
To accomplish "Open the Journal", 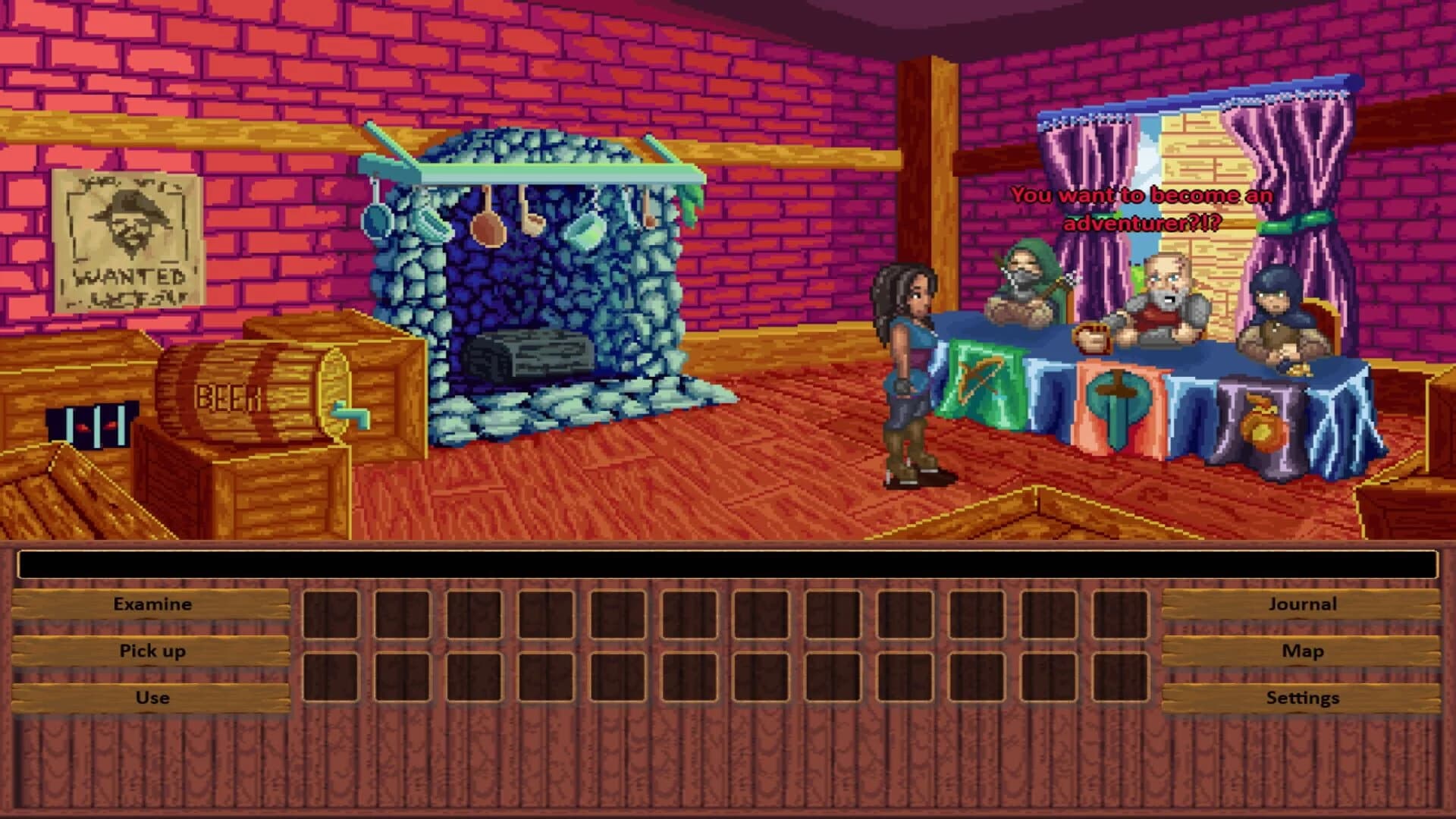I will pos(1303,604).
